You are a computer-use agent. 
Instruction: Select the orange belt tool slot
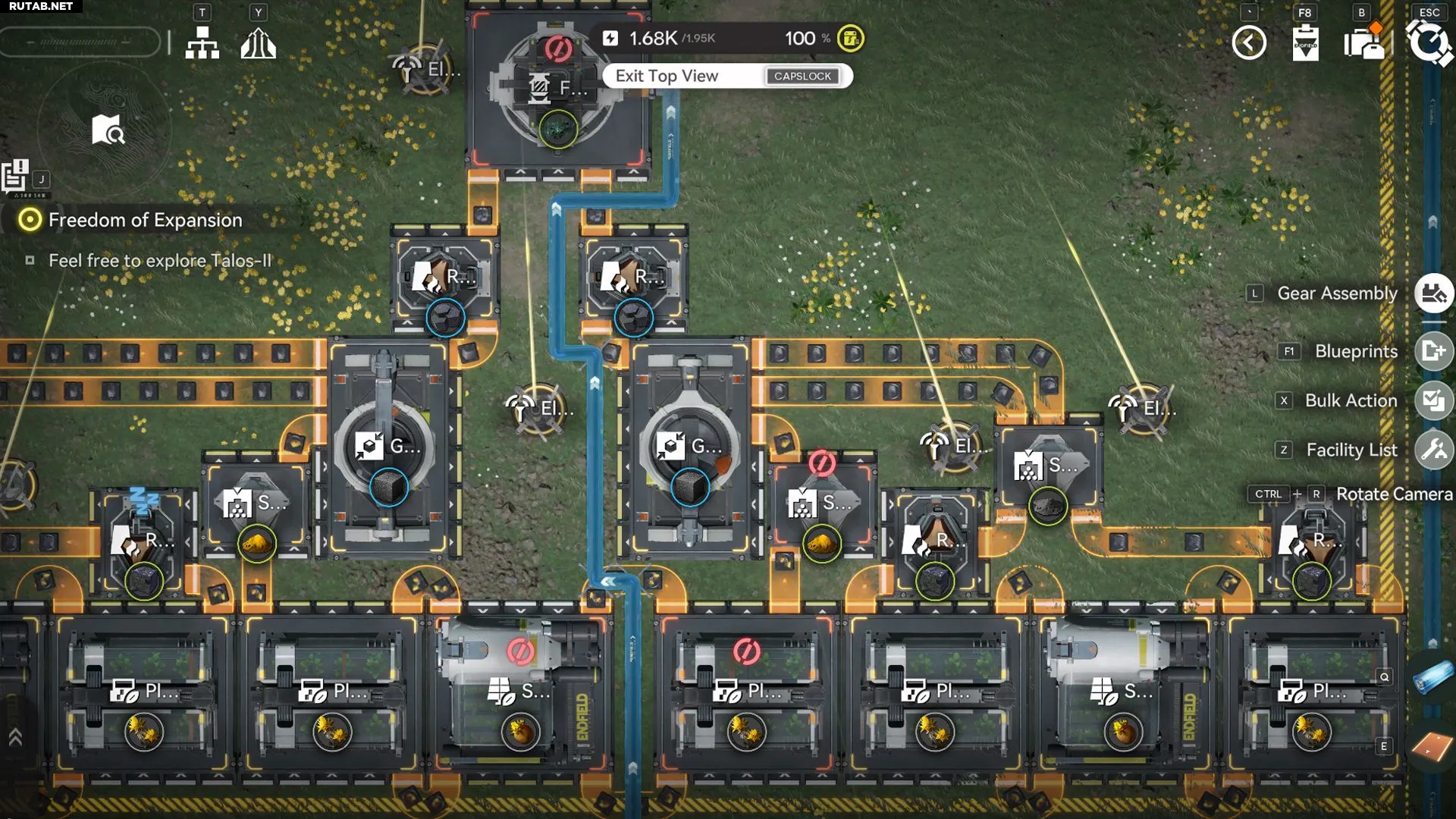pos(1432,747)
